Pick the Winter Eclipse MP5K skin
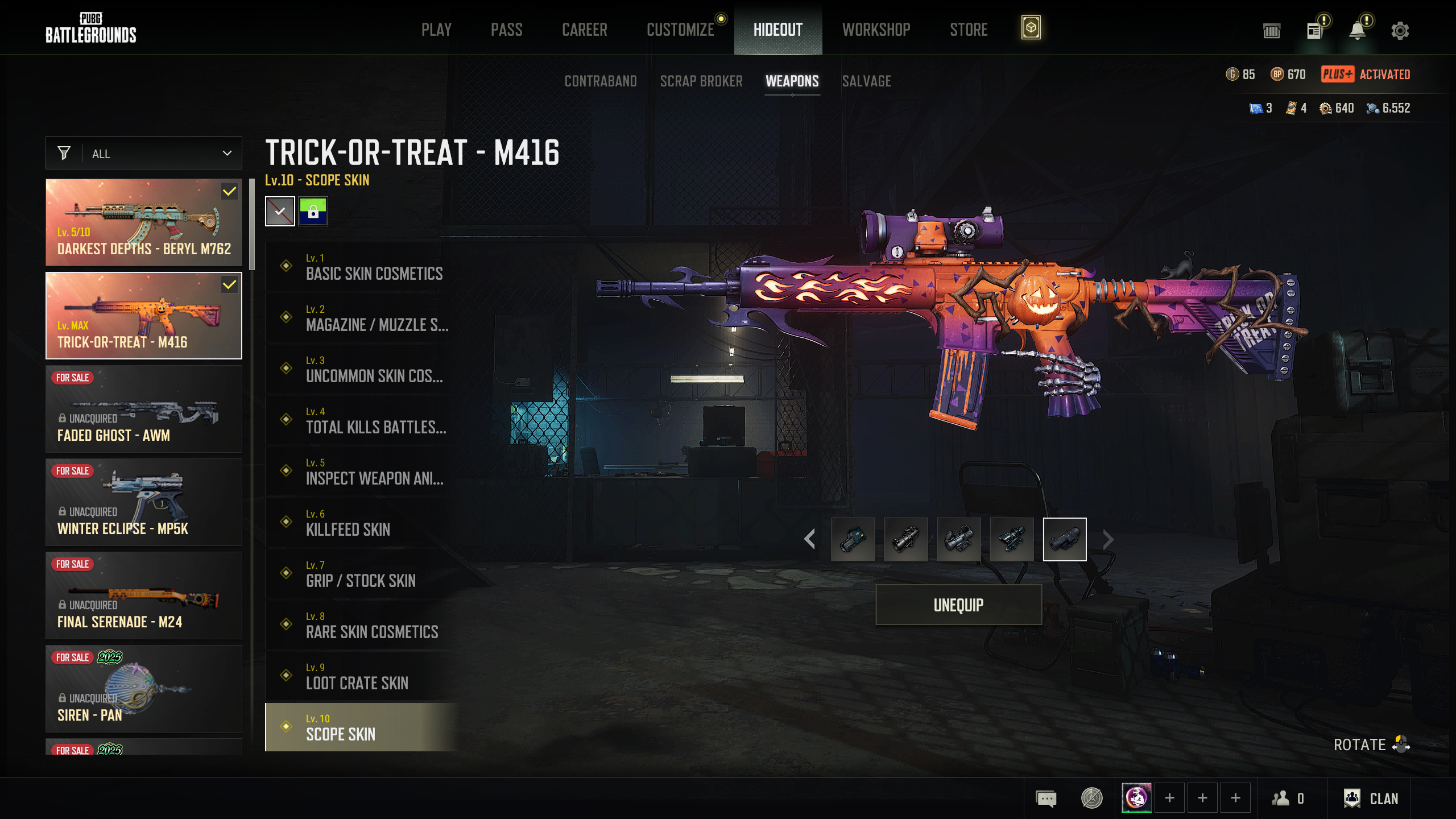Image resolution: width=1456 pixels, height=819 pixels. point(144,502)
